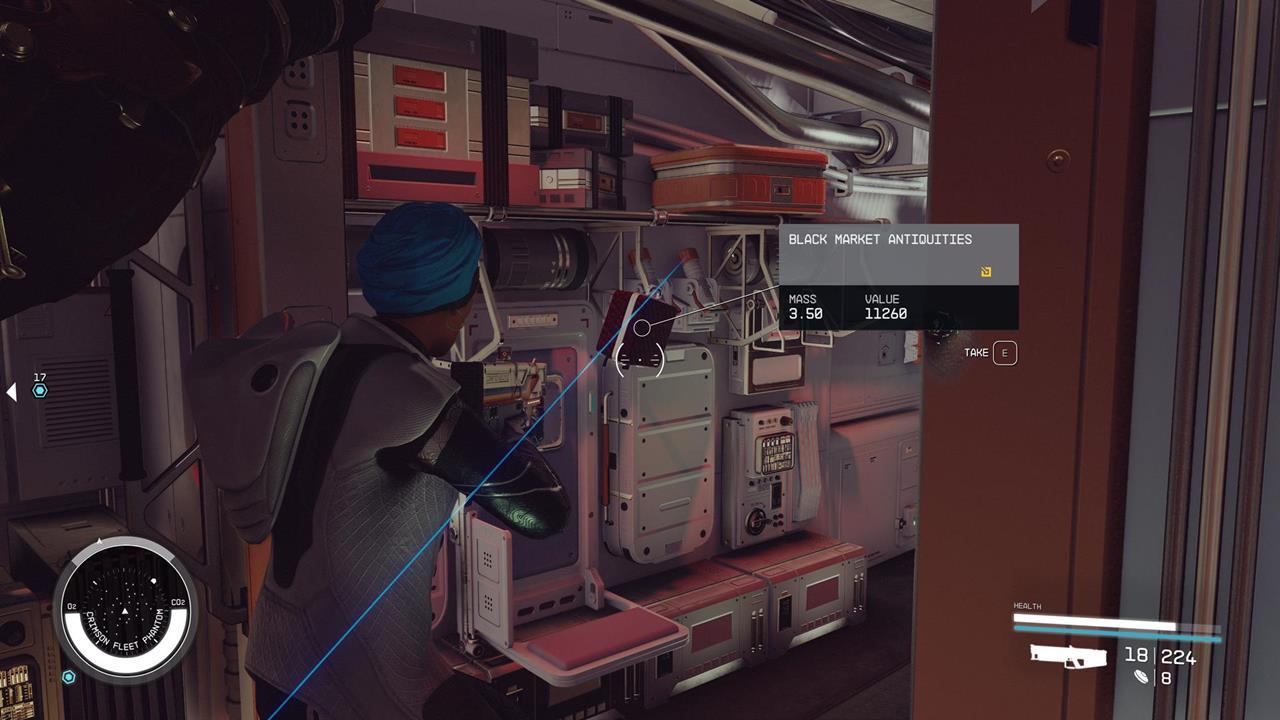Image resolution: width=1280 pixels, height=720 pixels.
Task: Select the equipped rifle weapon icon
Action: click(1069, 656)
